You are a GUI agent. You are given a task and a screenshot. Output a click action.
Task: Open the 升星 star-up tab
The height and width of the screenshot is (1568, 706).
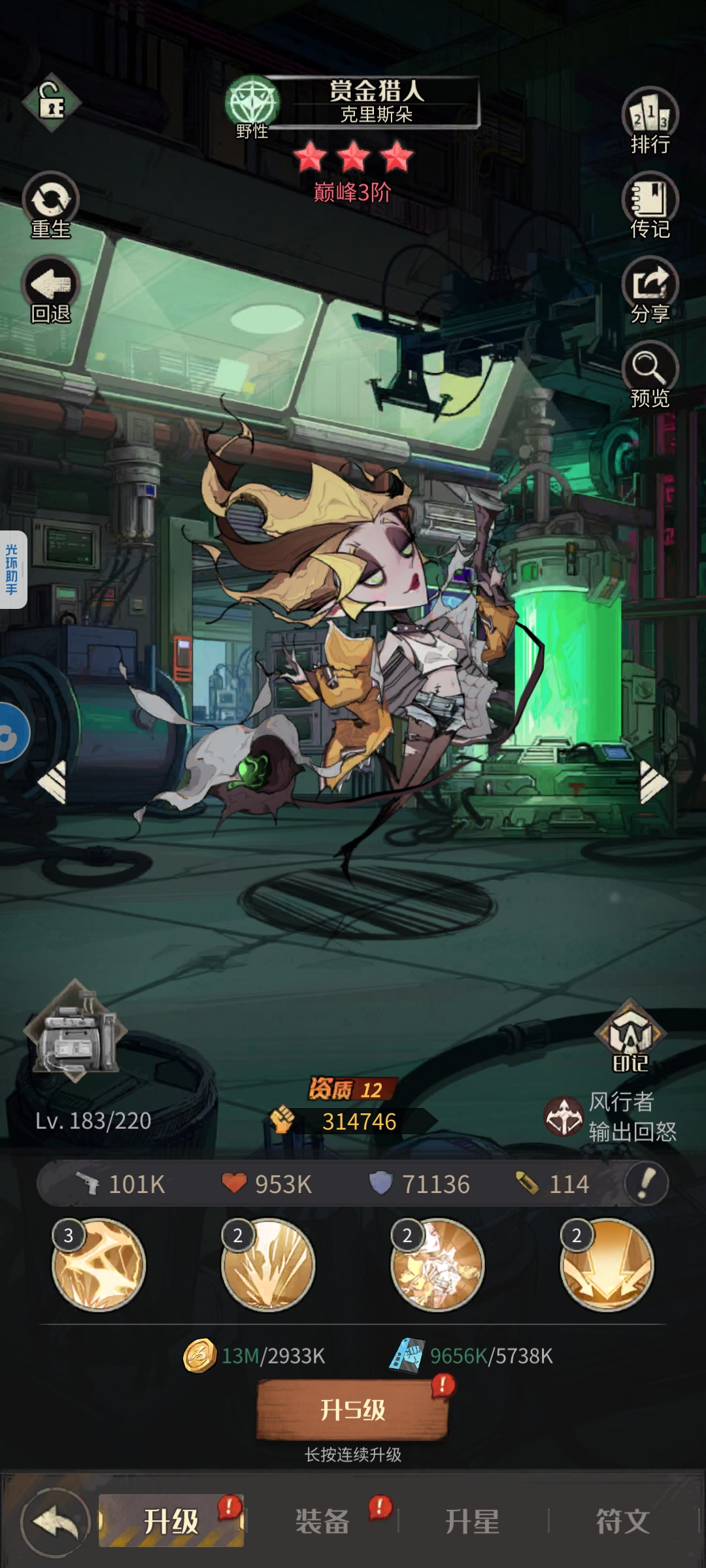point(472,1521)
